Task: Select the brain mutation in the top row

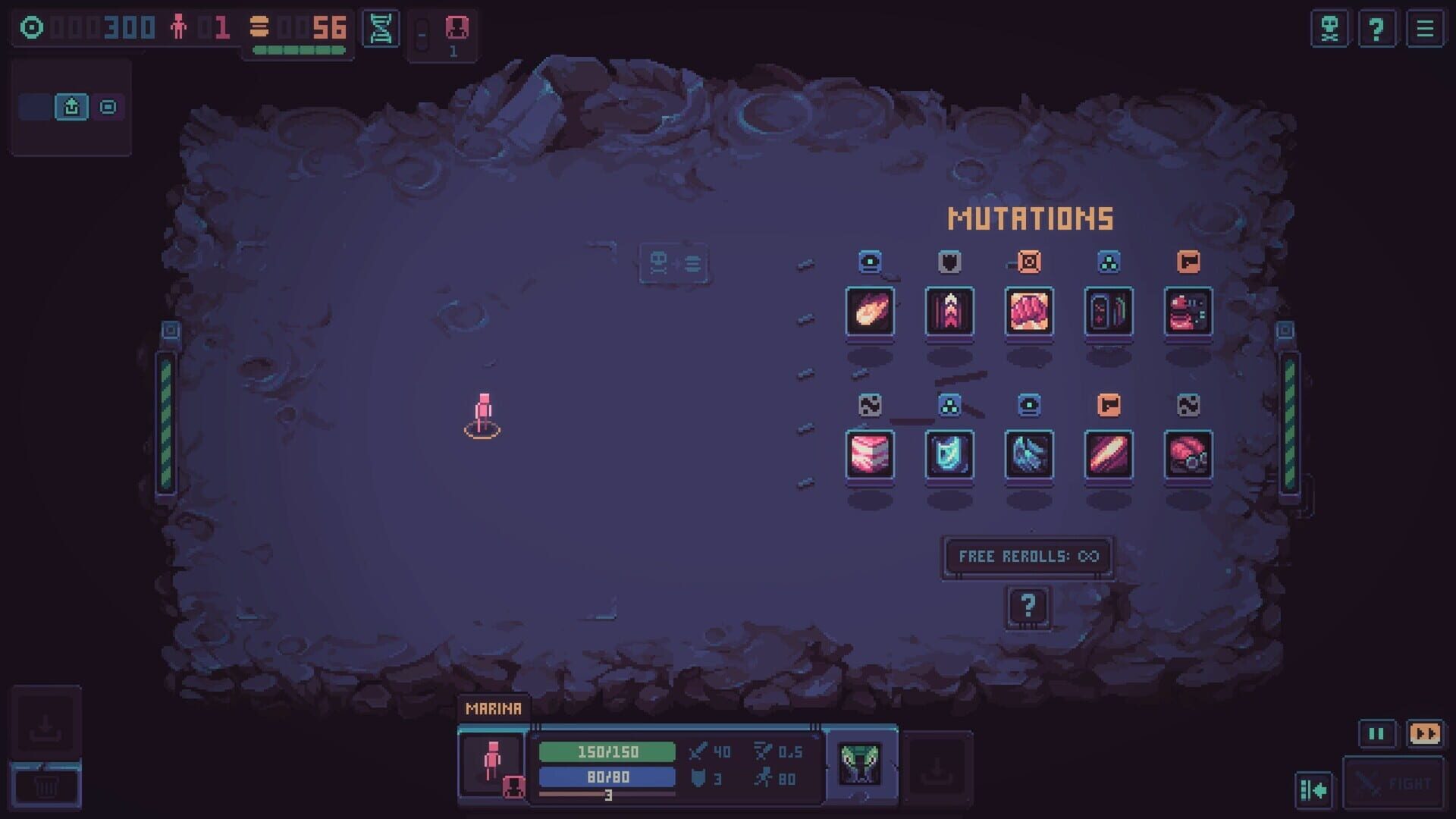Action: click(1029, 313)
